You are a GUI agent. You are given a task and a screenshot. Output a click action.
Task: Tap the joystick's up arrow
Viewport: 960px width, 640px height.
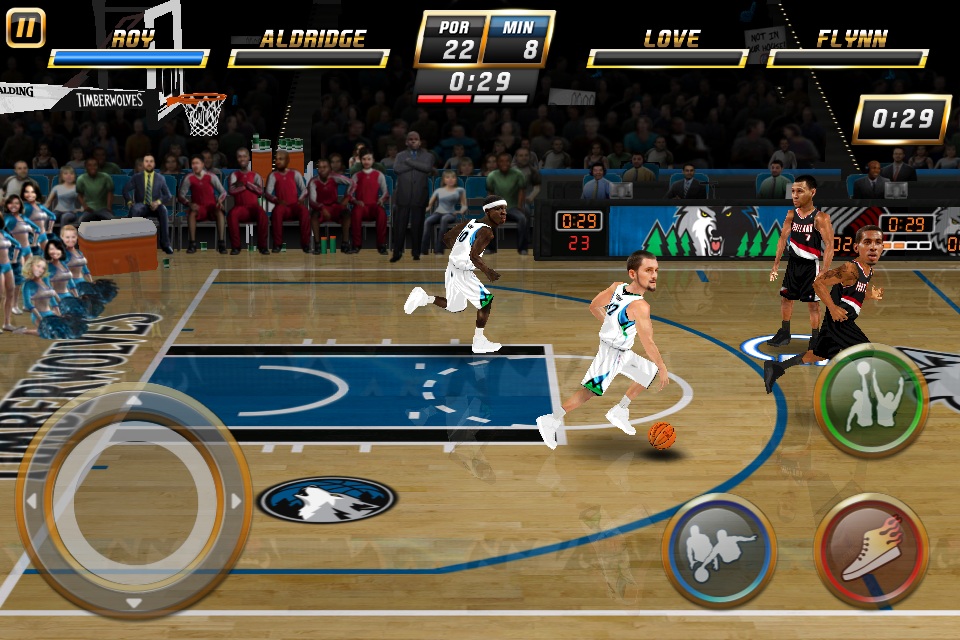pos(133,400)
